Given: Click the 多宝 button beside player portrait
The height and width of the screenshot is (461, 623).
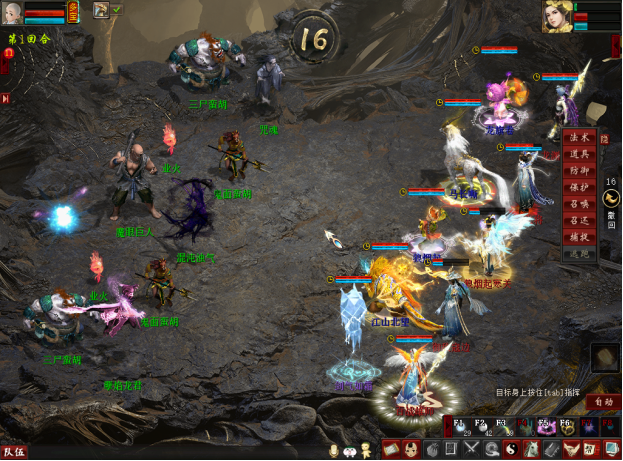Looking at the screenshot, I should pyautogui.click(x=74, y=12).
